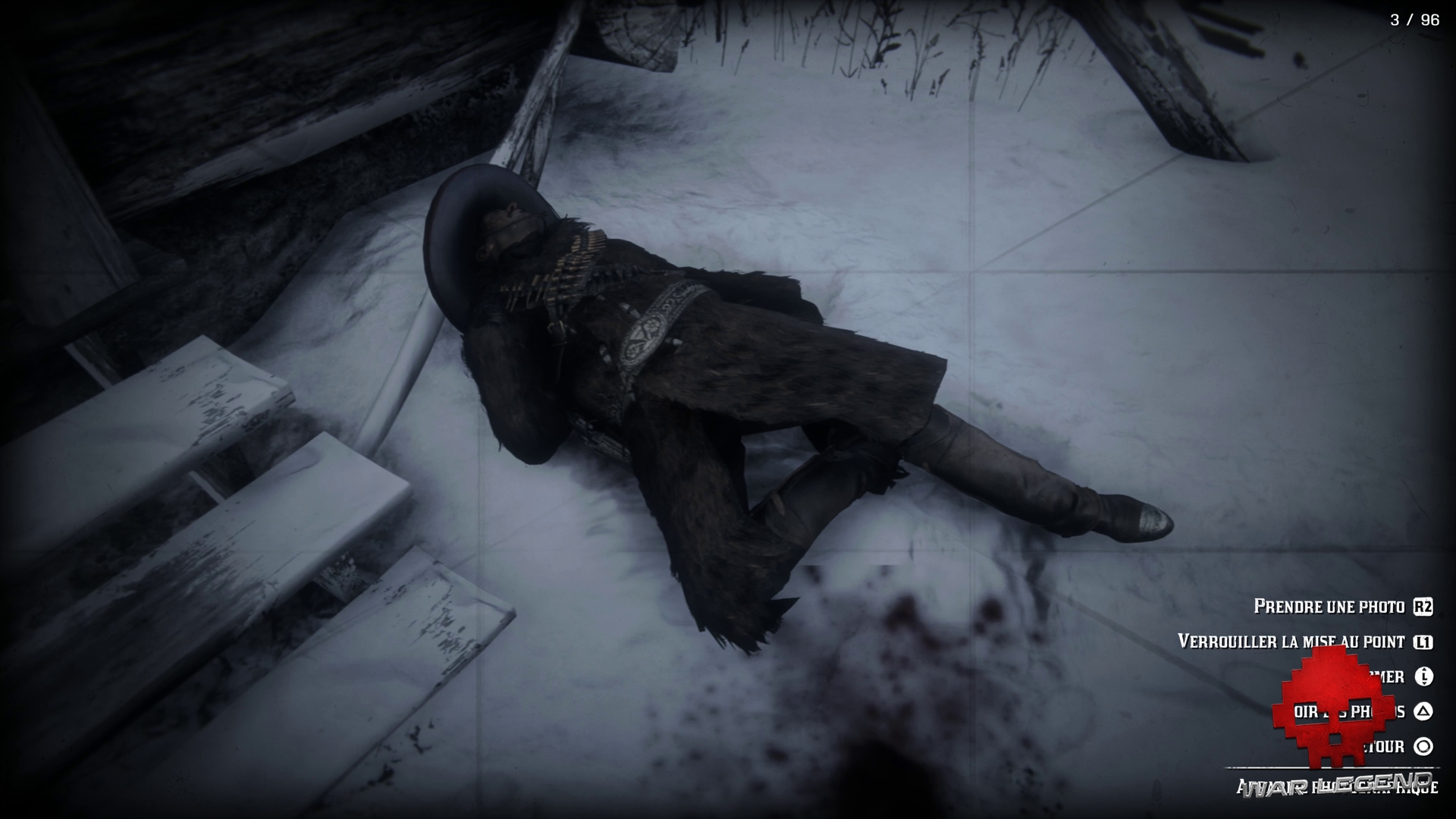Image resolution: width=1456 pixels, height=819 pixels.
Task: Click the left stick icon next to Zoomer
Action: click(x=1423, y=677)
